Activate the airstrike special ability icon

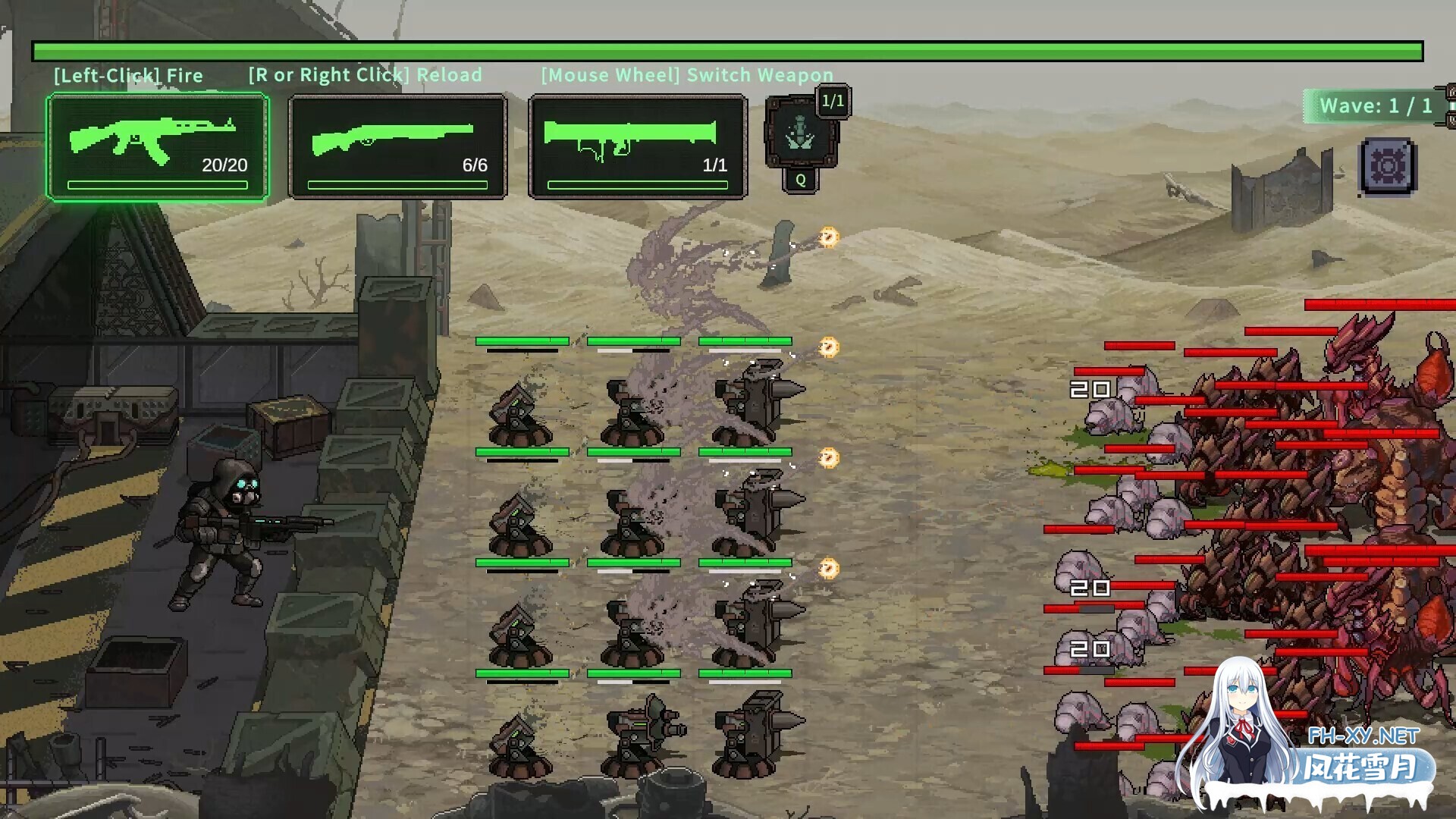(x=800, y=134)
